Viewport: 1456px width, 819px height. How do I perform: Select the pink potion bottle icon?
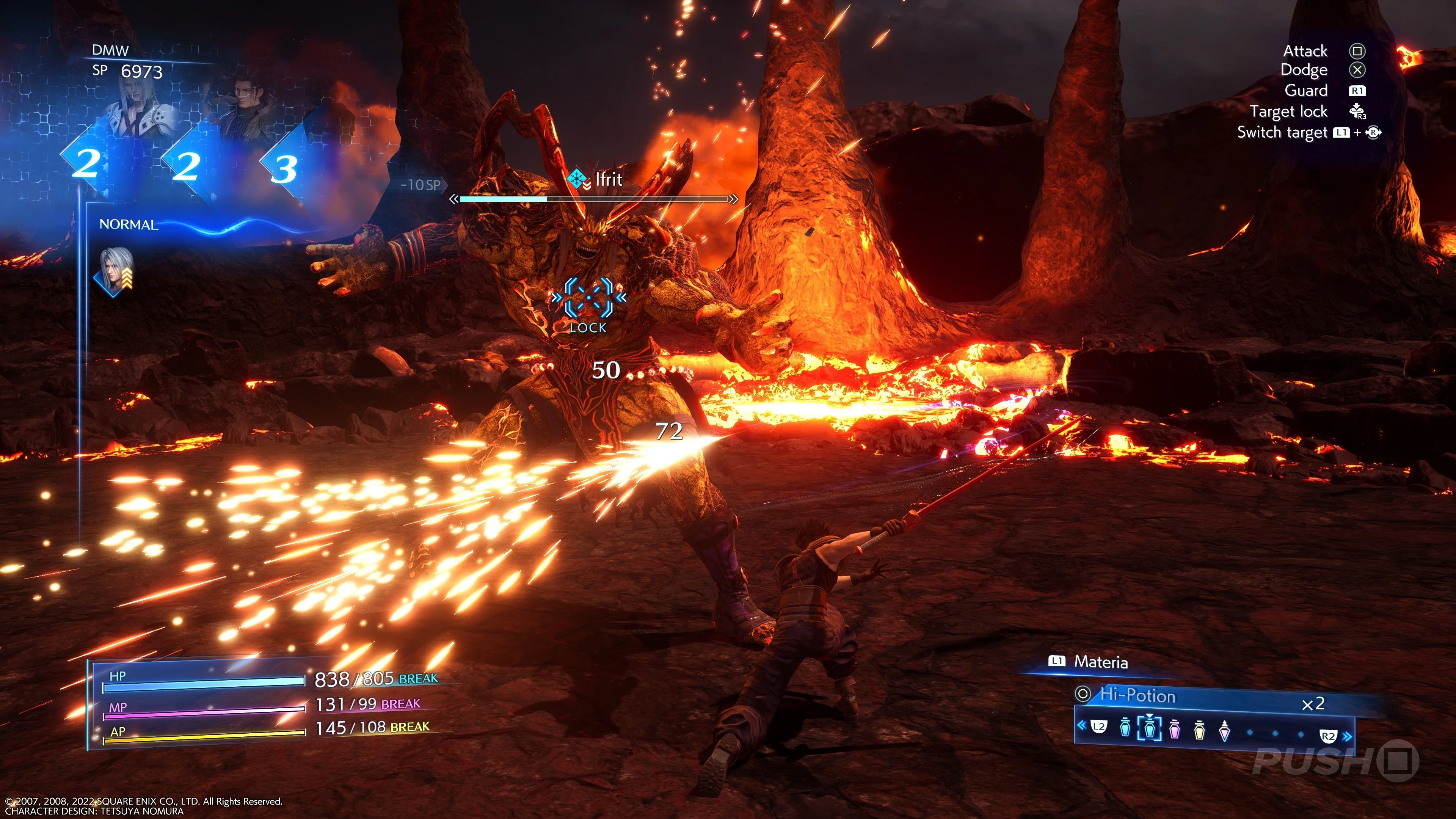click(x=1175, y=730)
